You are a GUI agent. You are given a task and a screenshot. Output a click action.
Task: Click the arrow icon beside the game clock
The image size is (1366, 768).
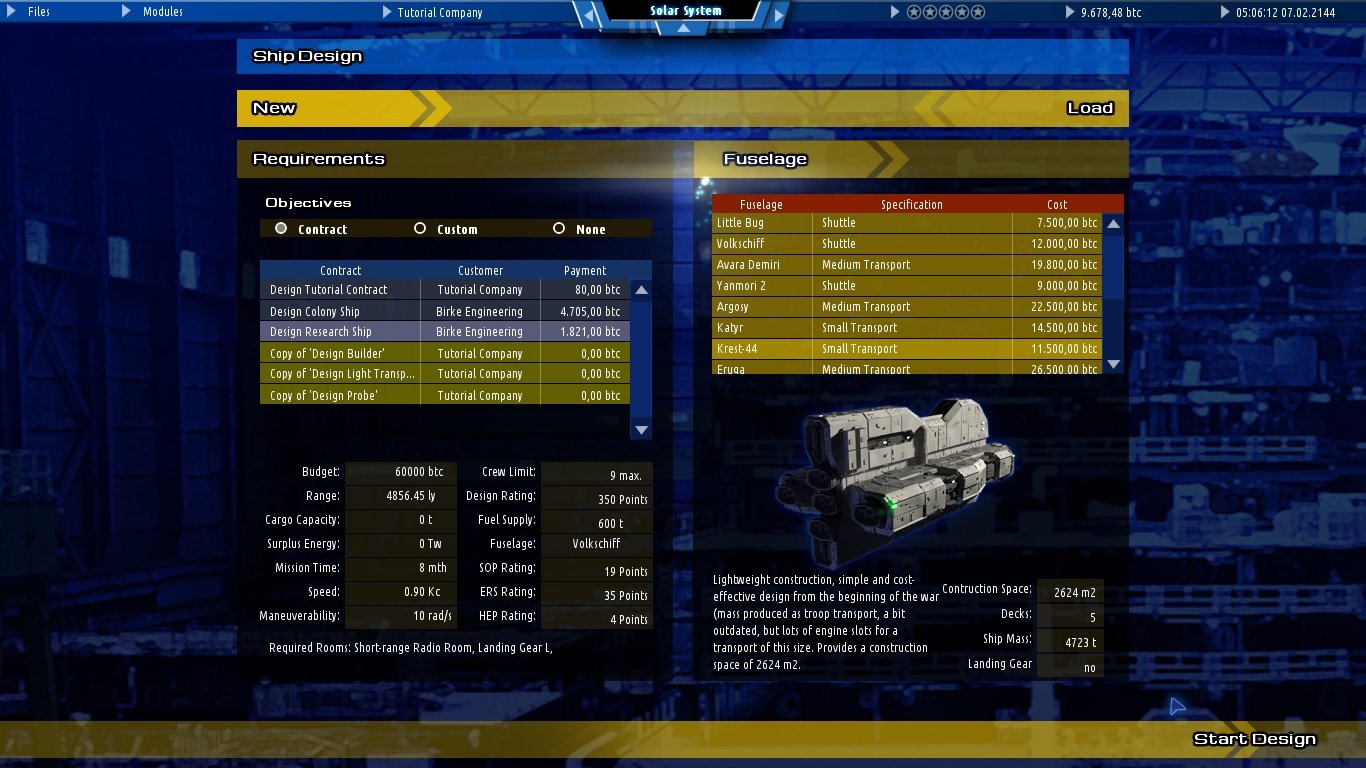[1225, 12]
